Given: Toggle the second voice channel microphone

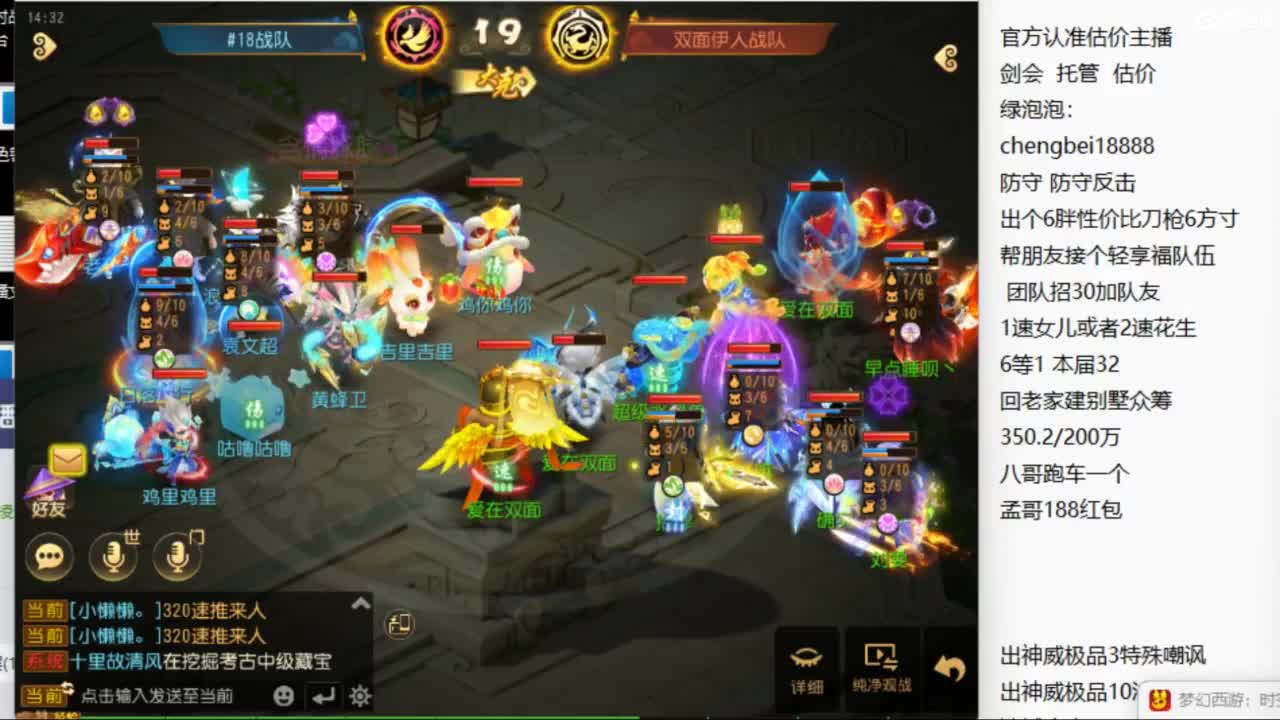Looking at the screenshot, I should coord(177,557).
